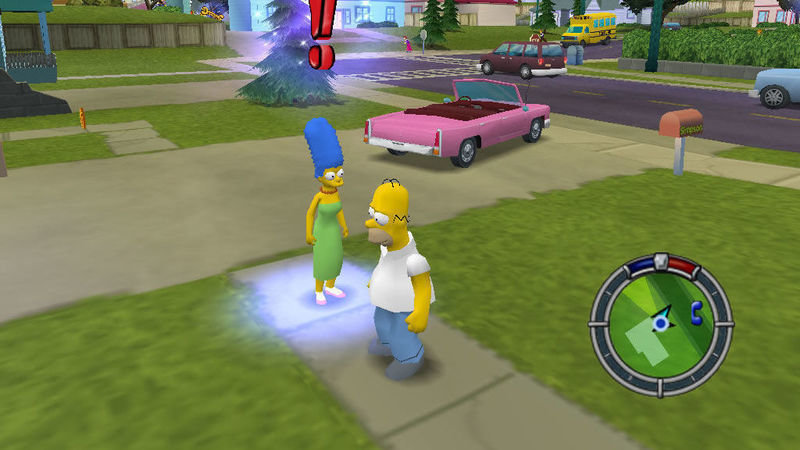Image resolution: width=800 pixels, height=450 pixels.
Task: Click the player arrow on the radar
Action: 660,322
